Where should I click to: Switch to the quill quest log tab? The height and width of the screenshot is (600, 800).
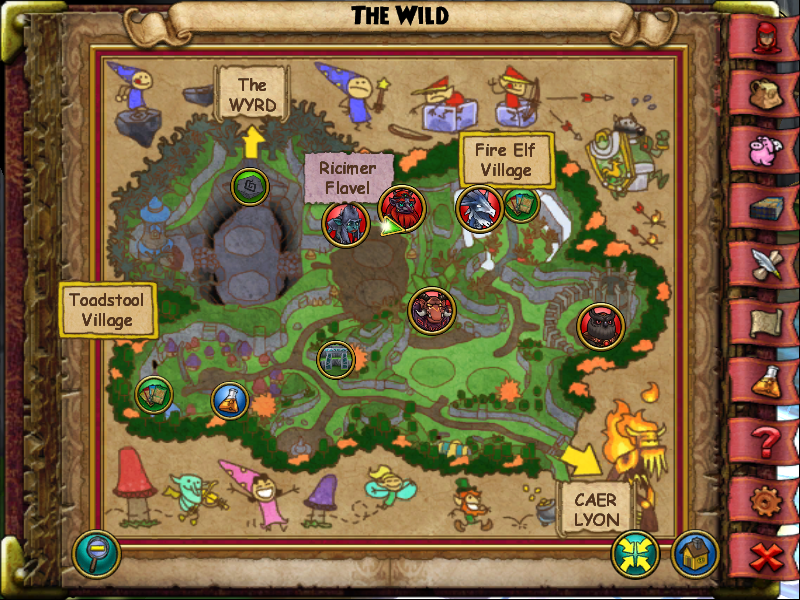767,265
